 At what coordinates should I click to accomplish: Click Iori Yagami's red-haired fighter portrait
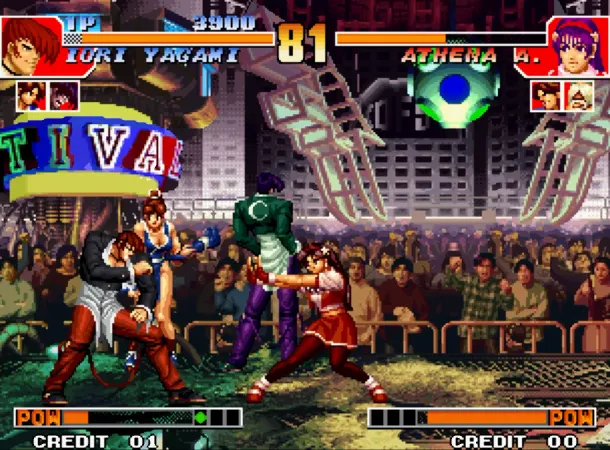coord(30,44)
